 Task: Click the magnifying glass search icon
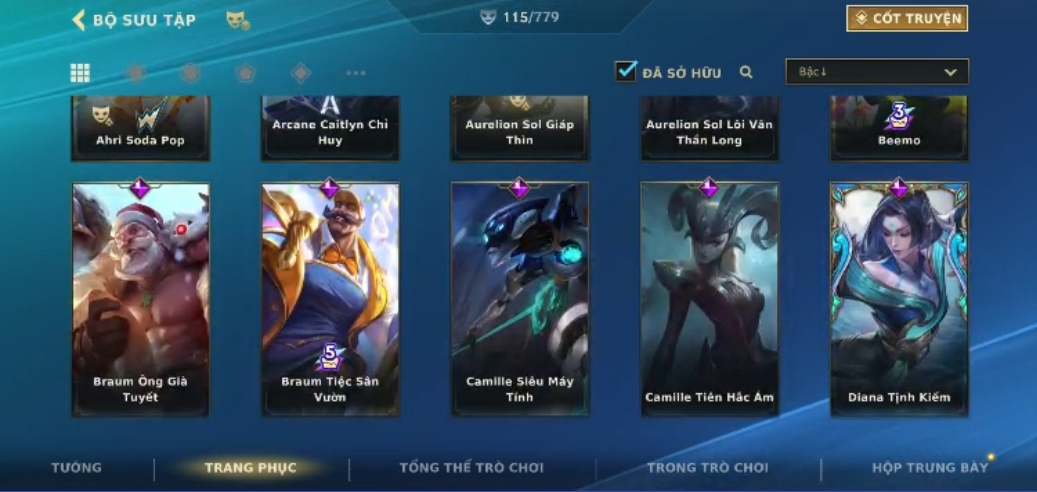tap(746, 72)
